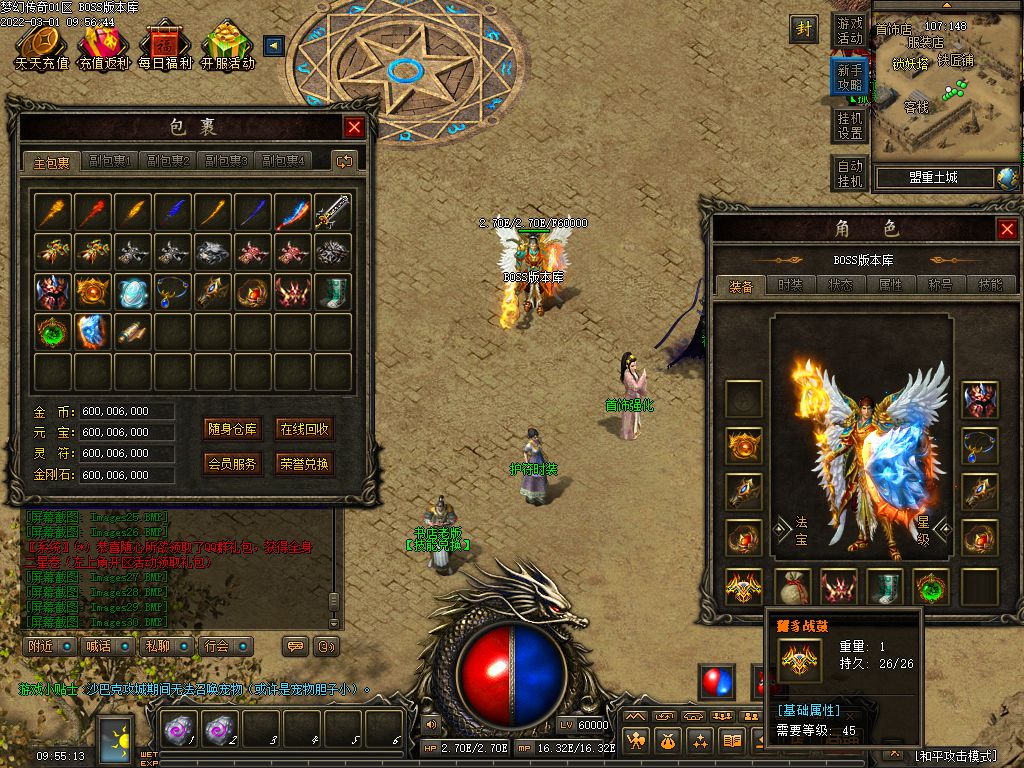Open 挂机设置 auto-play settings
The width and height of the screenshot is (1024, 768).
(x=850, y=125)
